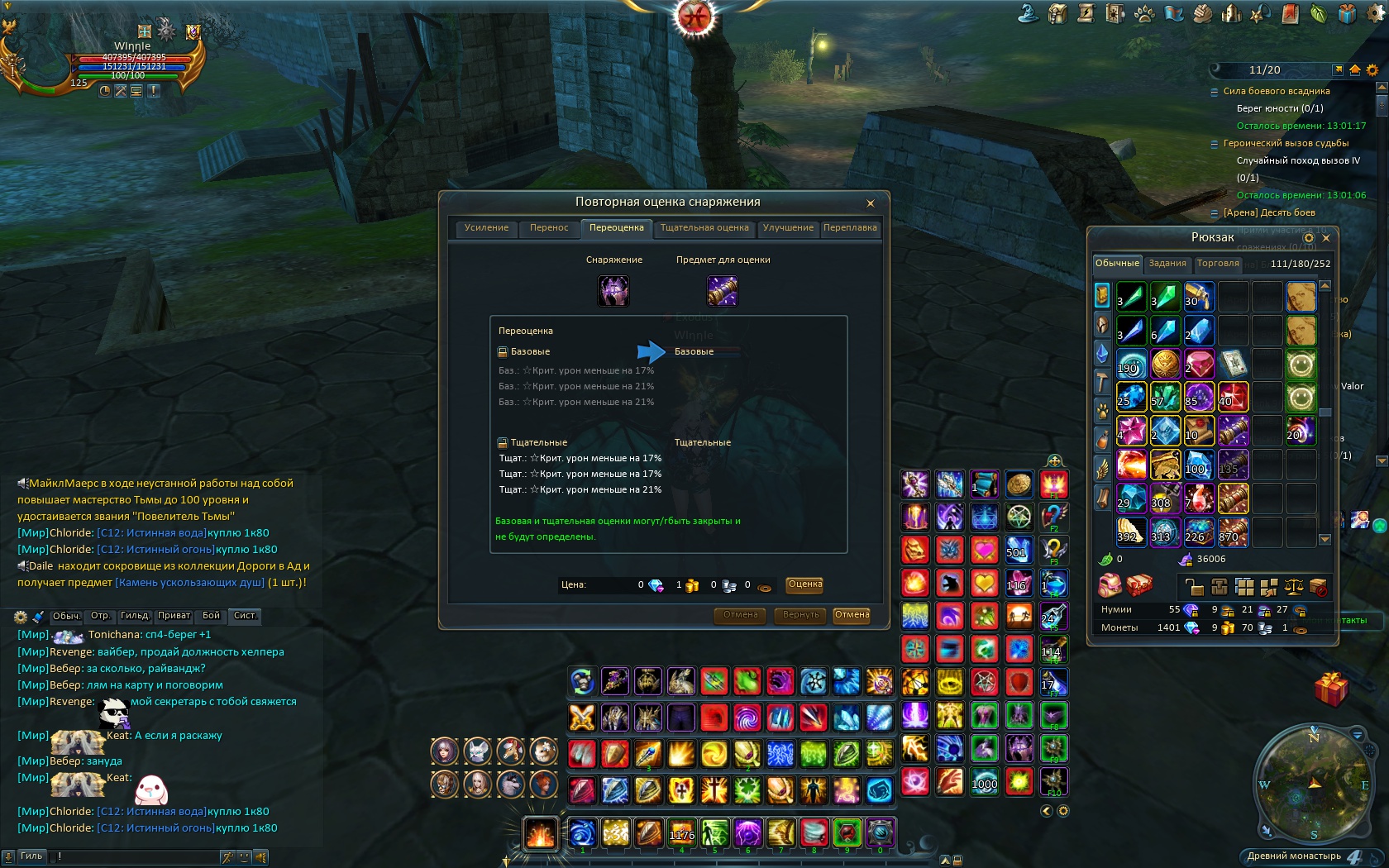Open backpack settings gear icon
Screen dimensions: 1389x868
tap(1308, 238)
